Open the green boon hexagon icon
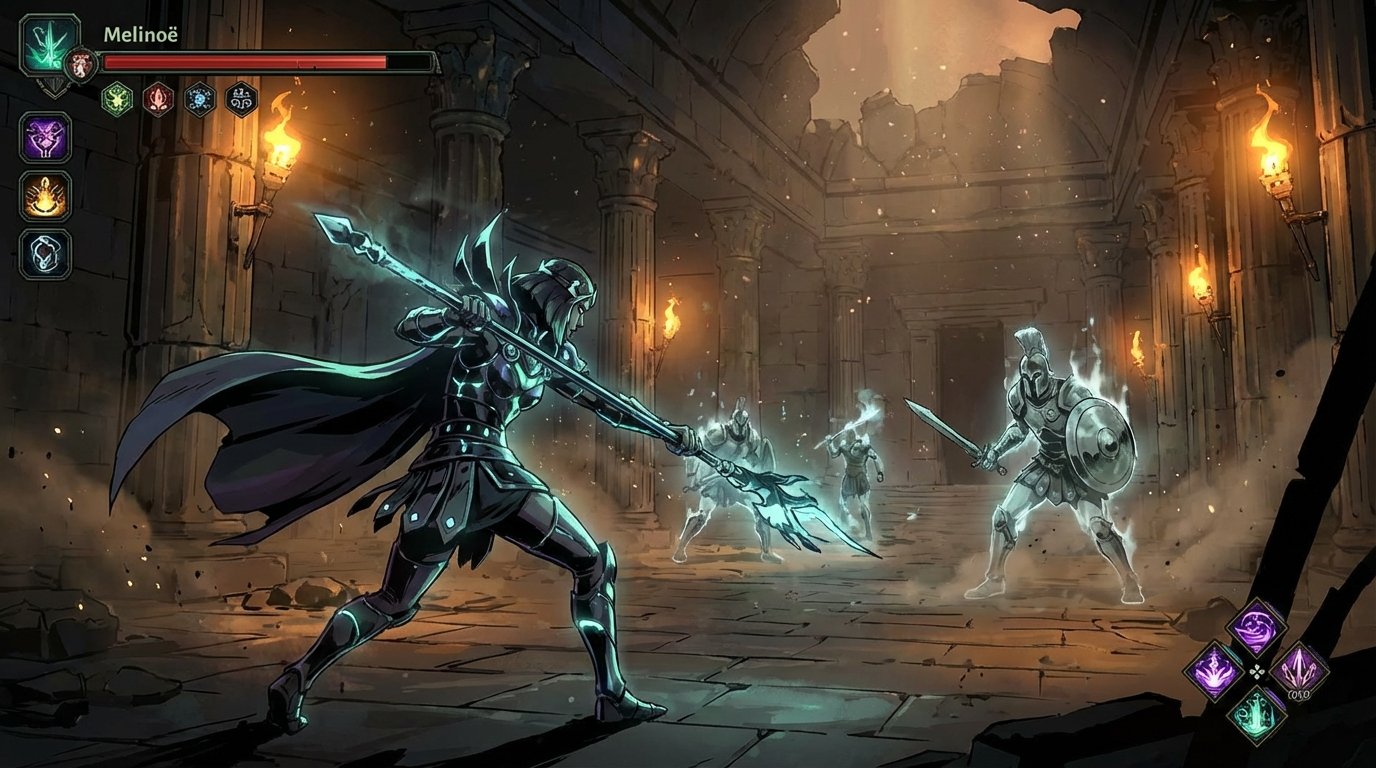The height and width of the screenshot is (768, 1376). point(116,98)
